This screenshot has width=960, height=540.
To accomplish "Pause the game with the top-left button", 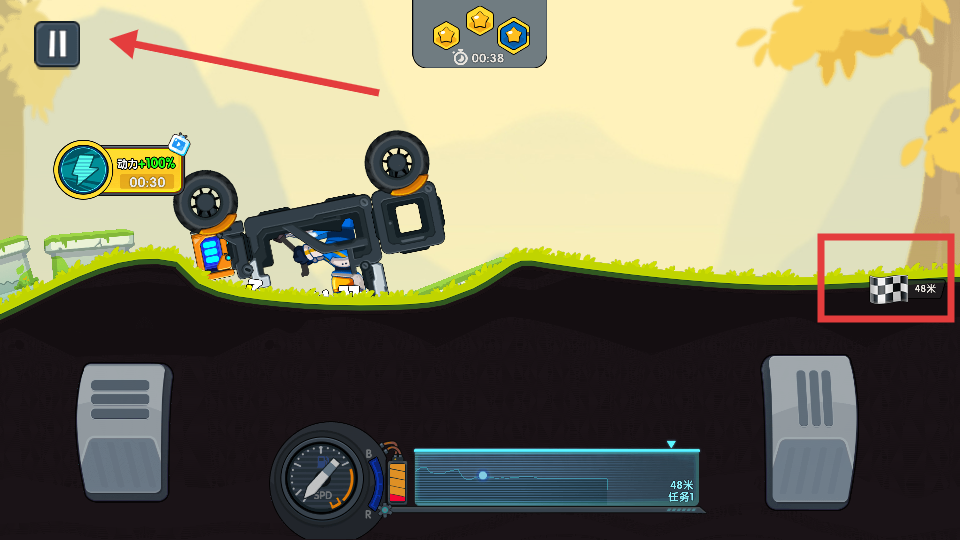I will (57, 44).
